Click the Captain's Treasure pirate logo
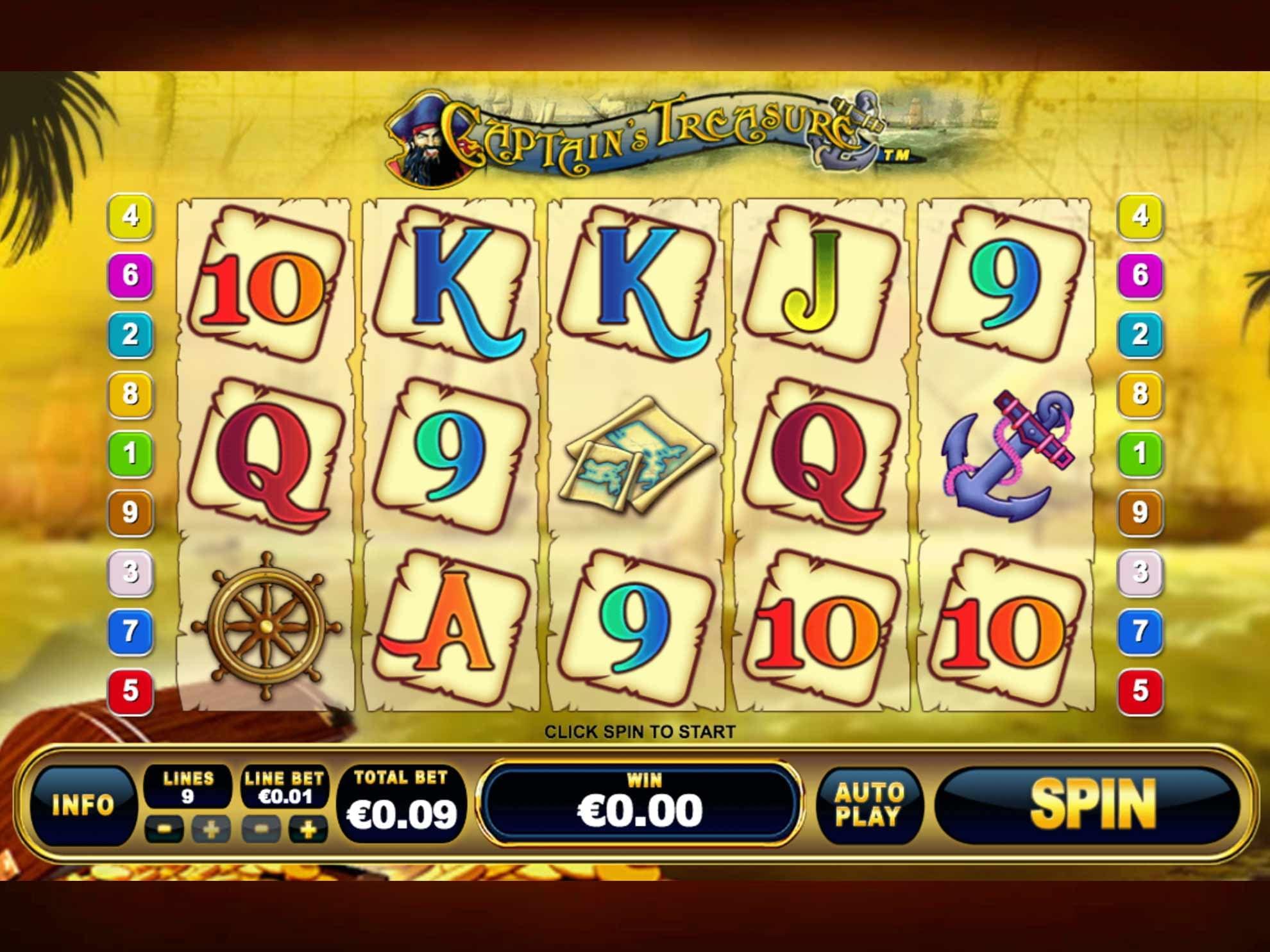 [x=635, y=135]
